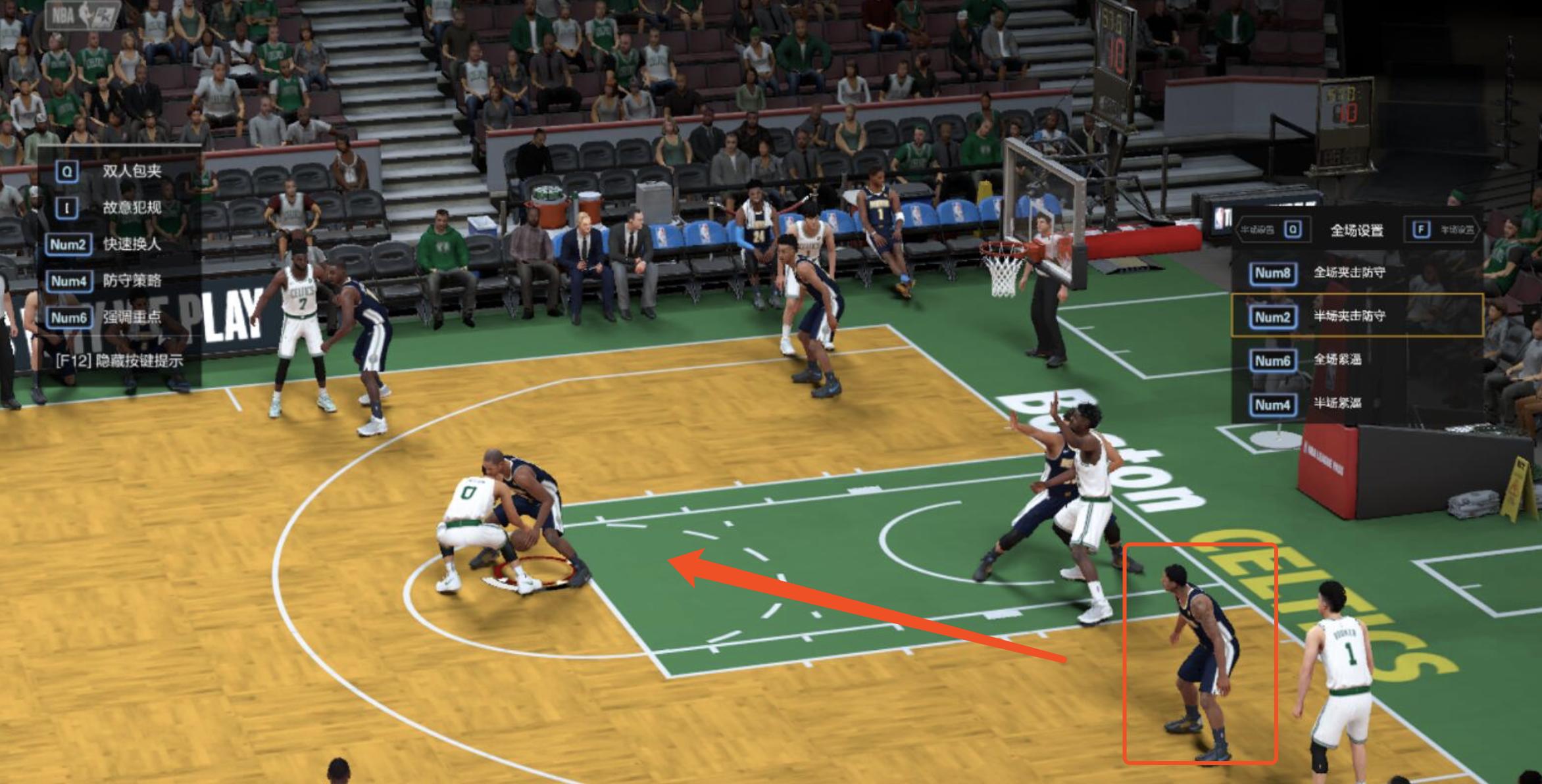Select the Q key icon for 双人包夹
1542x784 pixels.
click(x=66, y=172)
